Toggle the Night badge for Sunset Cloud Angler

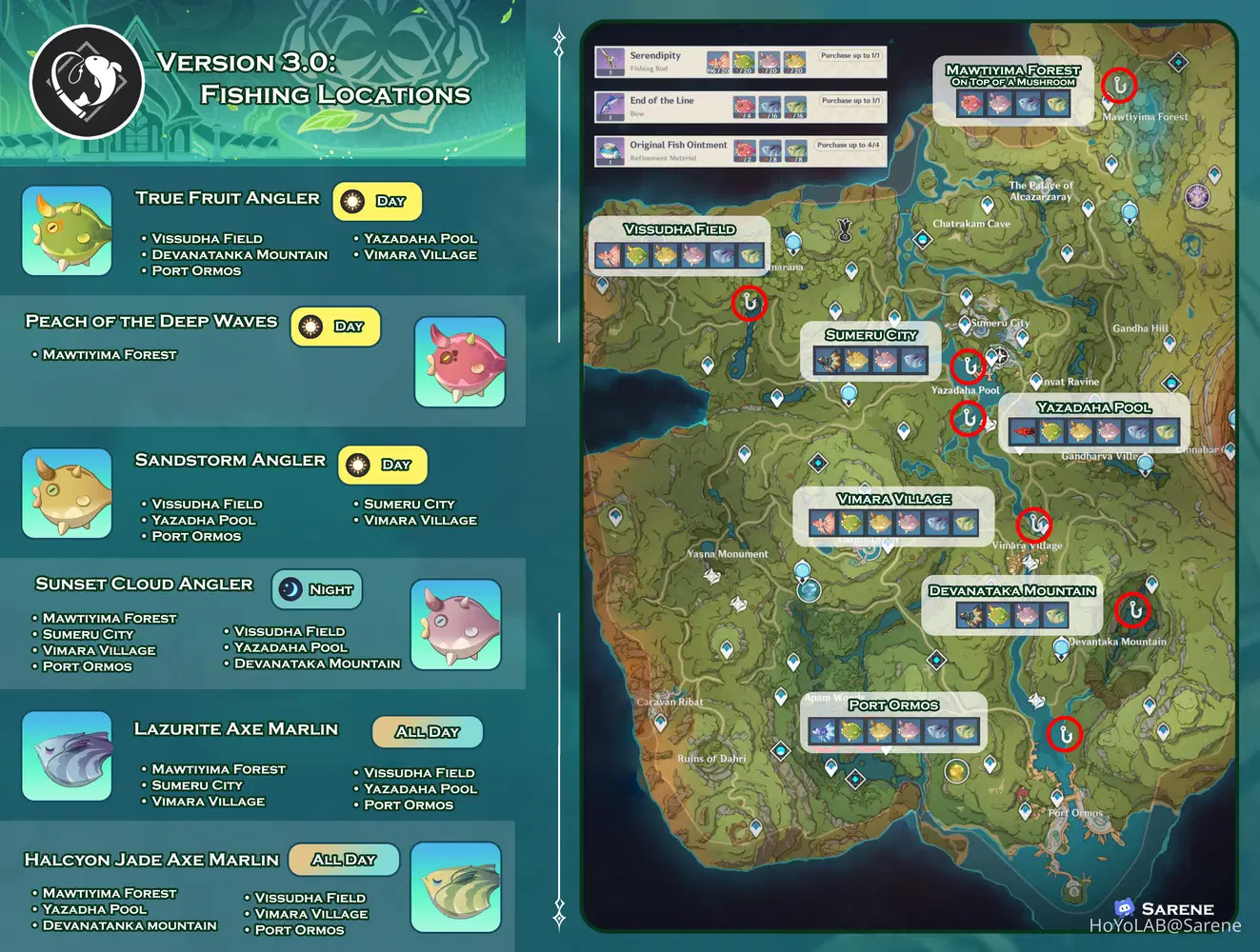tap(316, 589)
